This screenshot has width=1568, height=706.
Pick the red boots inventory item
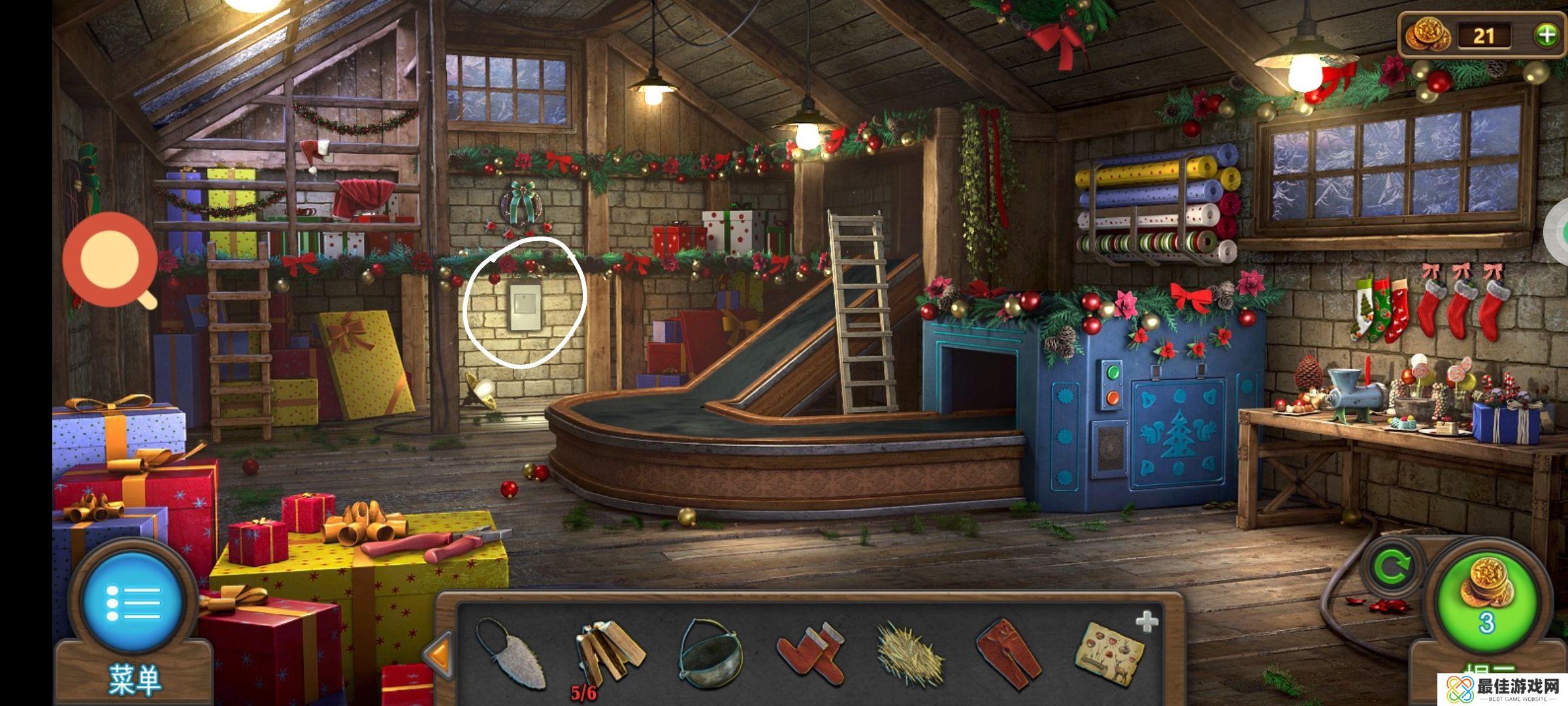pos(811,654)
